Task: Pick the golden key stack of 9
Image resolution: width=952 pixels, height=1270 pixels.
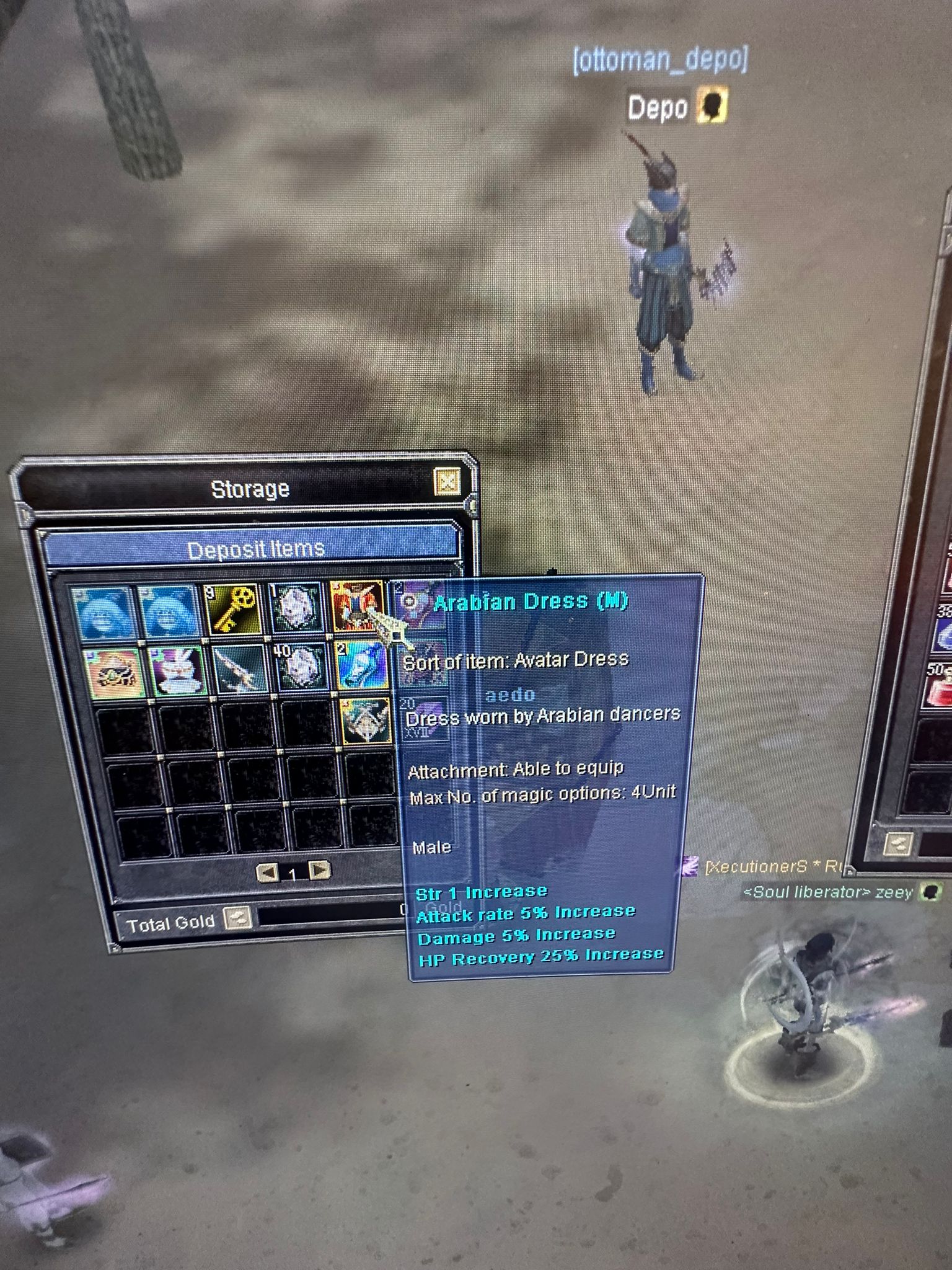Action: (x=231, y=610)
